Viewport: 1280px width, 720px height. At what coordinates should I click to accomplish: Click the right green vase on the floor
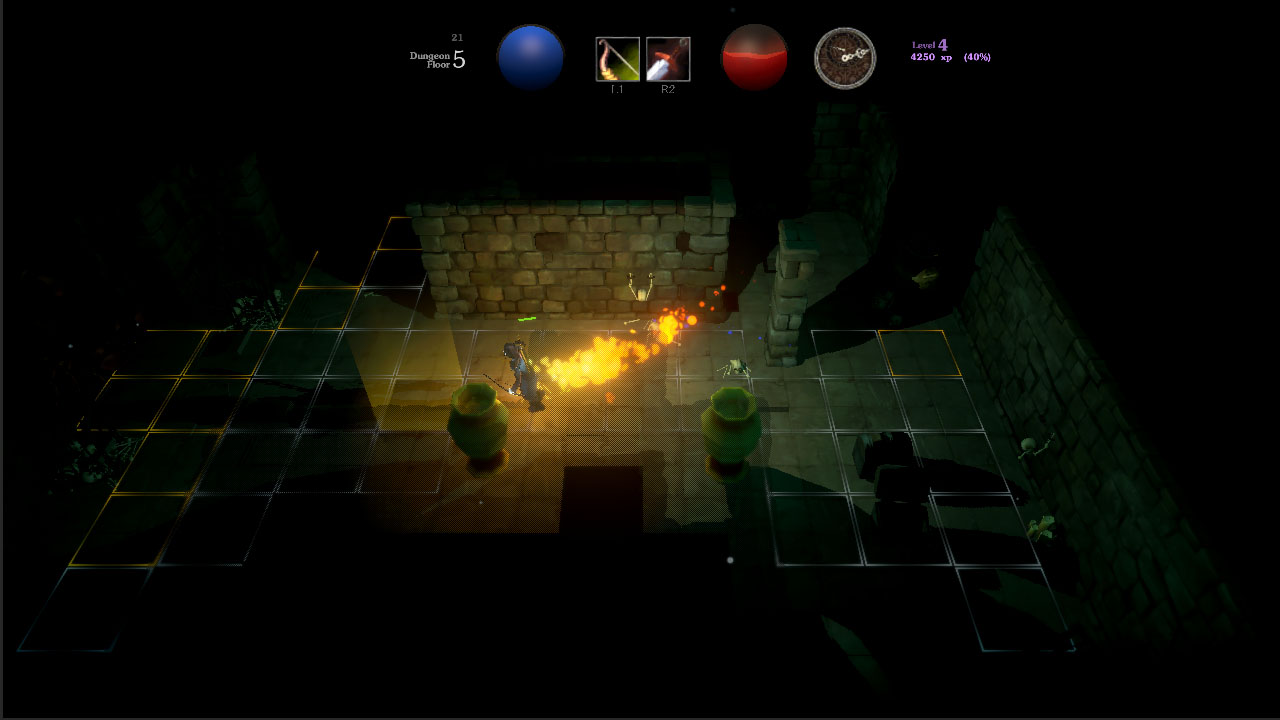coord(731,425)
